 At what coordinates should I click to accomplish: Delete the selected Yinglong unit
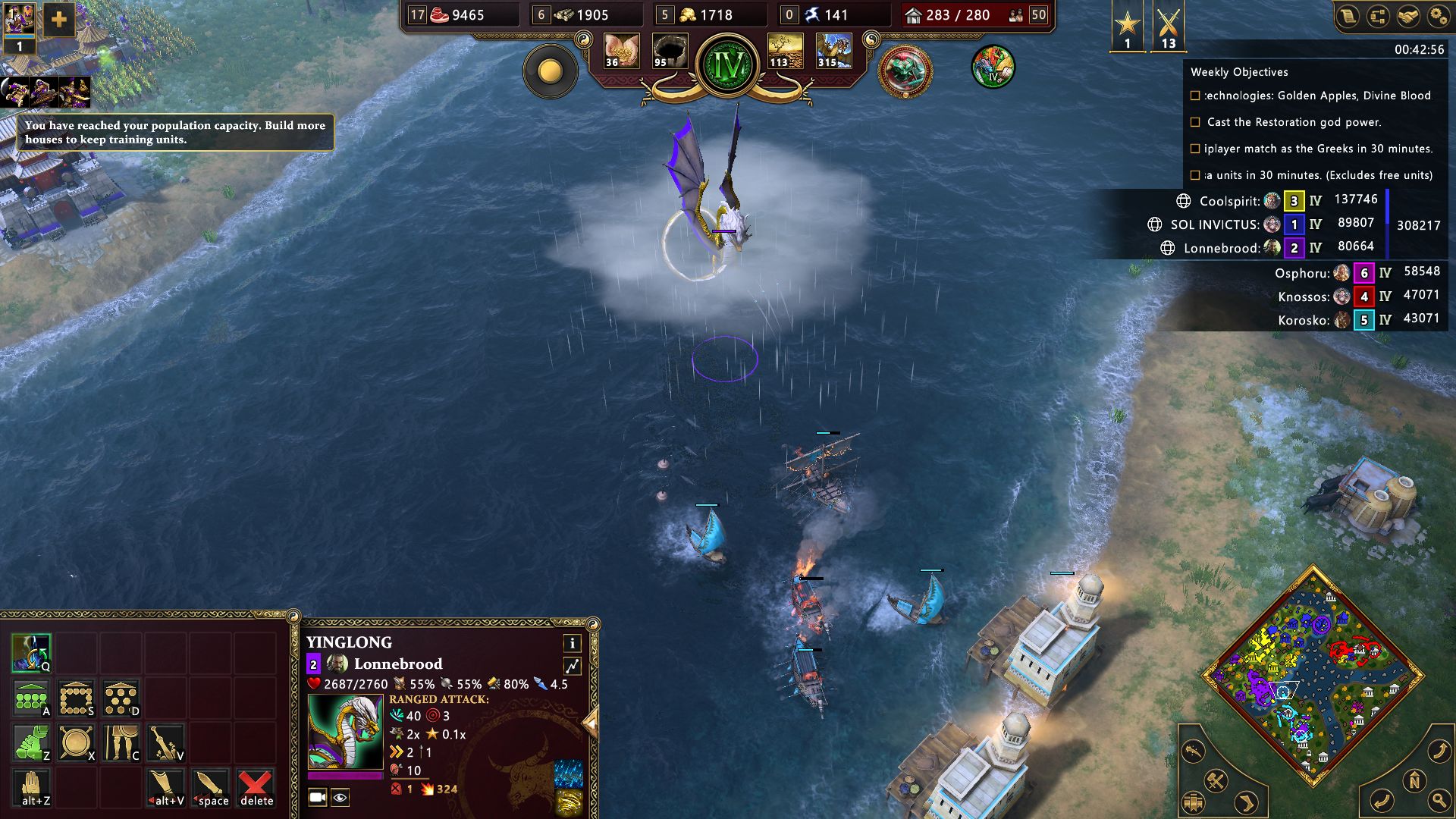point(256,787)
